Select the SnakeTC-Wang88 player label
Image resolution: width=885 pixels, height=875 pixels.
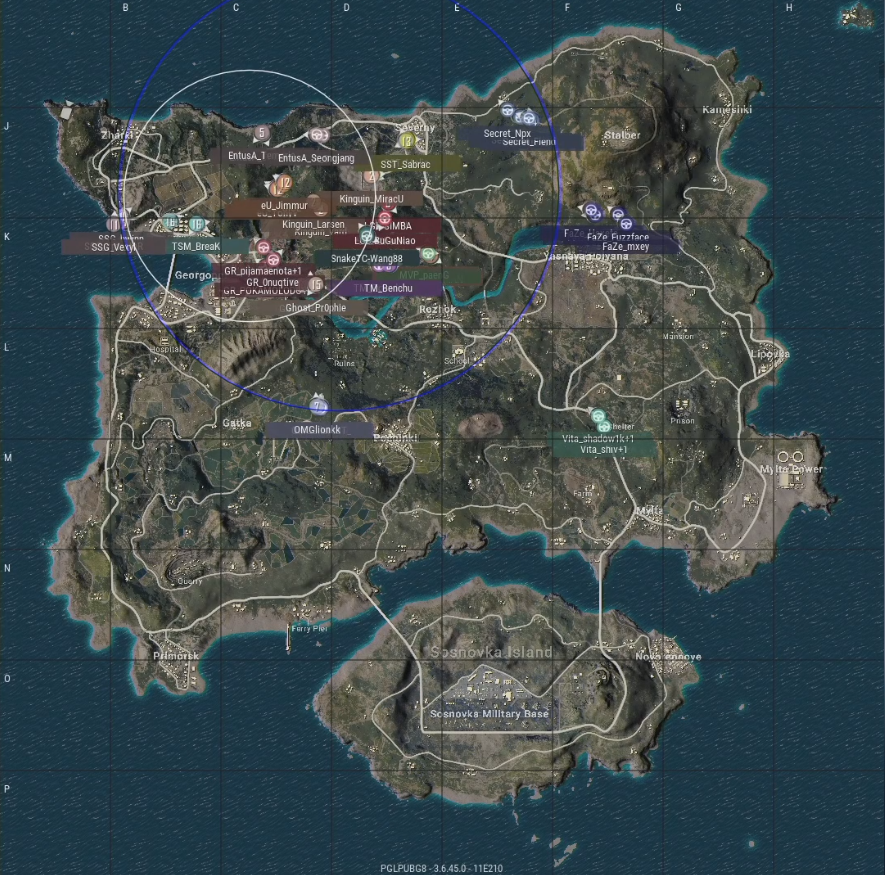(x=366, y=258)
